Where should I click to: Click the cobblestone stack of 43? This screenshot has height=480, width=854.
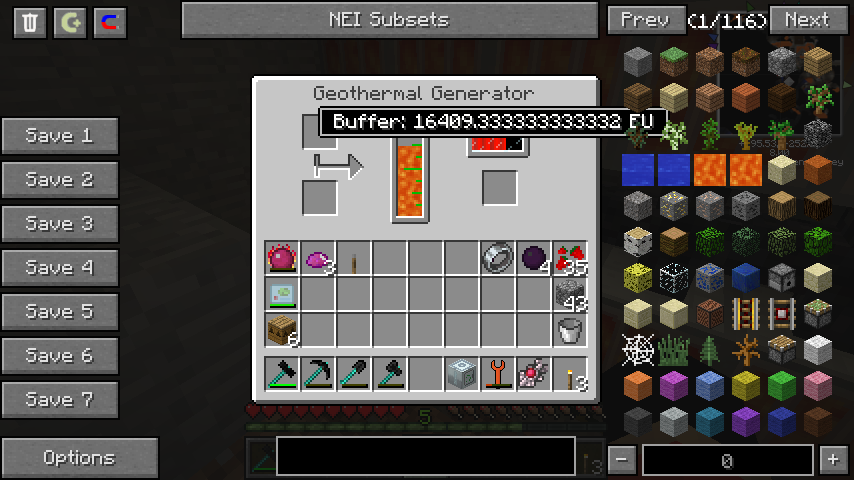[x=570, y=294]
